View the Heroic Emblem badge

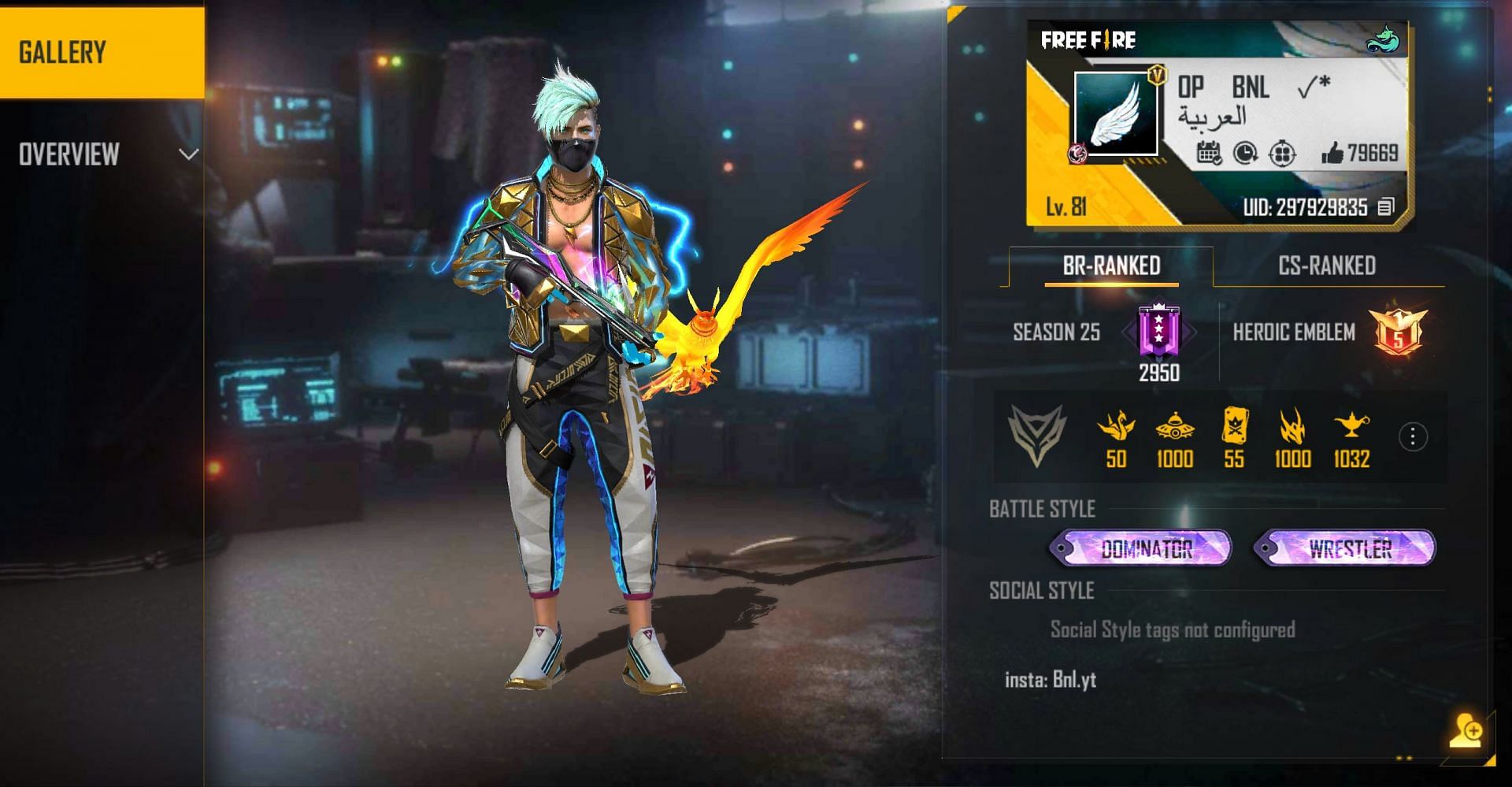pyautogui.click(x=1398, y=332)
